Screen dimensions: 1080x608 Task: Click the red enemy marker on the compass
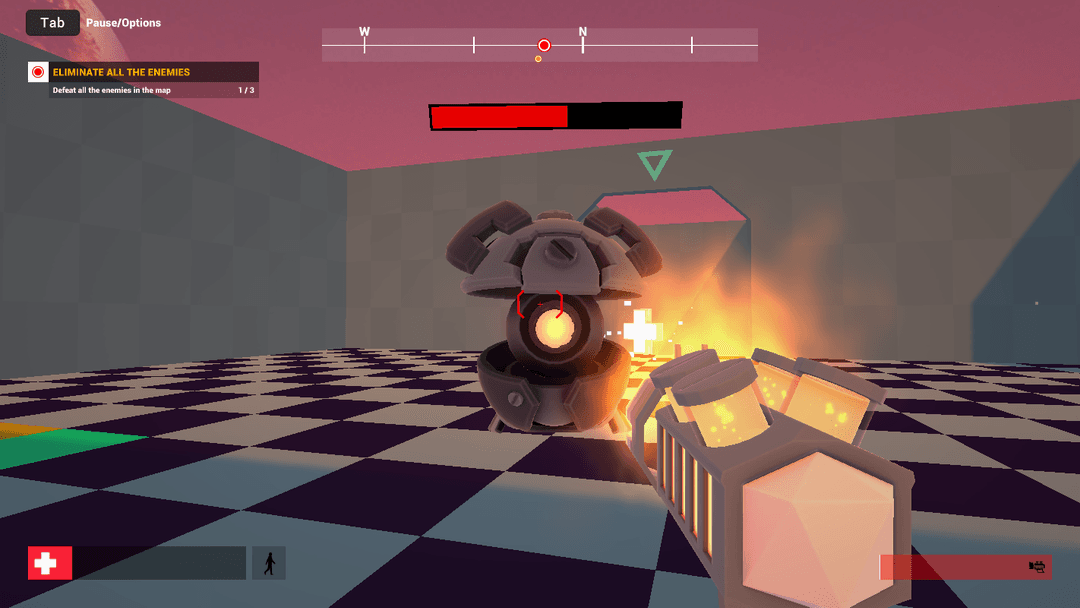544,45
